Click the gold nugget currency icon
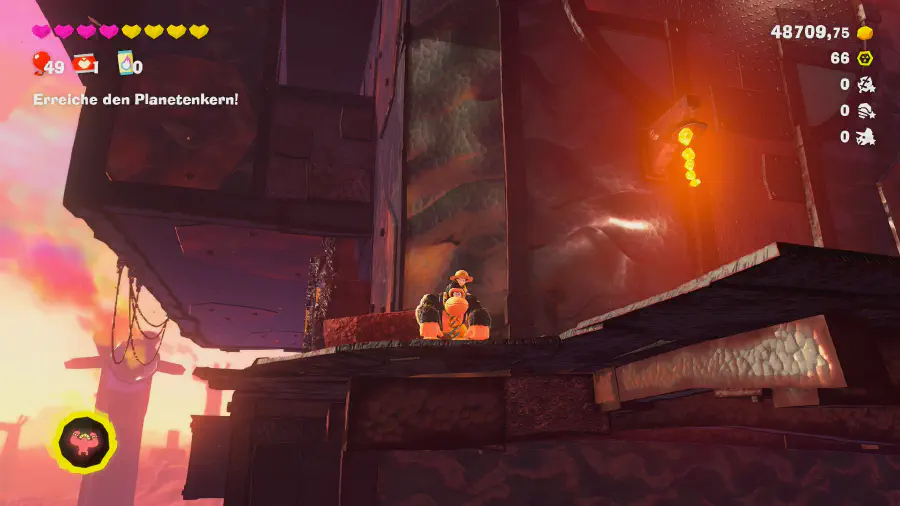 coord(866,32)
